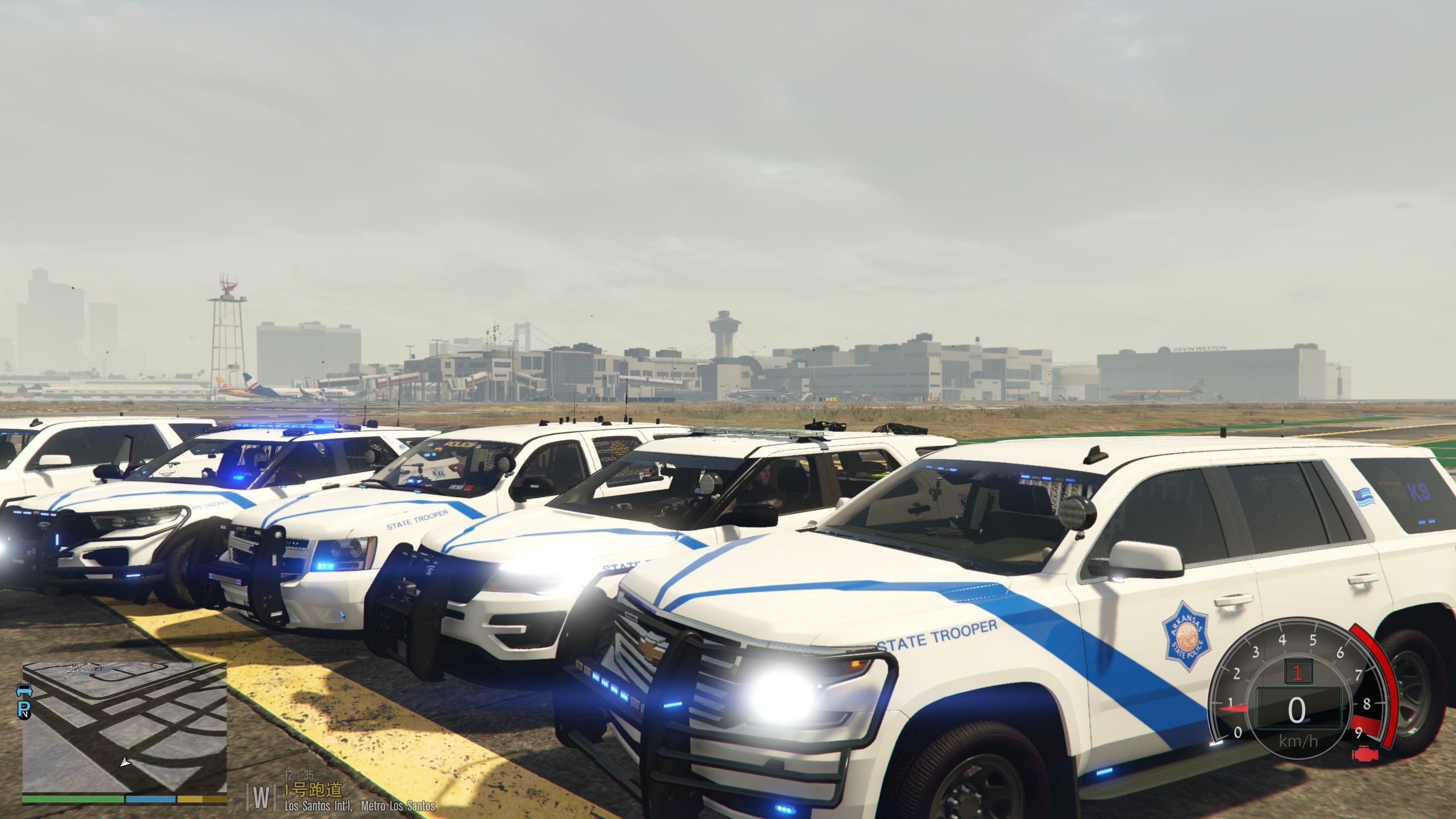Image resolution: width=1456 pixels, height=819 pixels.
Task: Select the white player arrow on minimap
Action: coord(125,761)
